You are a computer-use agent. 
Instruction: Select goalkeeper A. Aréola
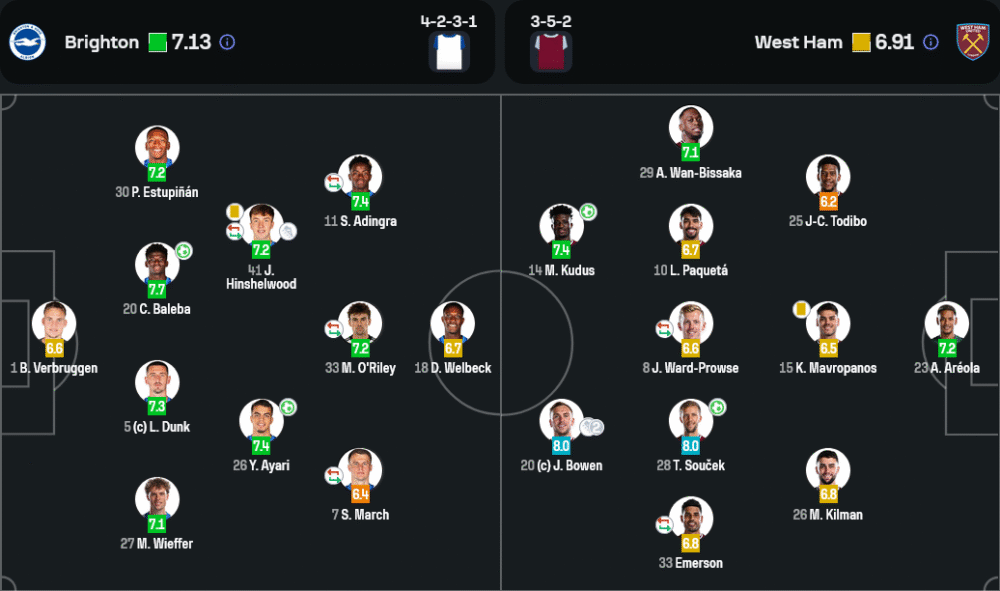click(x=947, y=324)
